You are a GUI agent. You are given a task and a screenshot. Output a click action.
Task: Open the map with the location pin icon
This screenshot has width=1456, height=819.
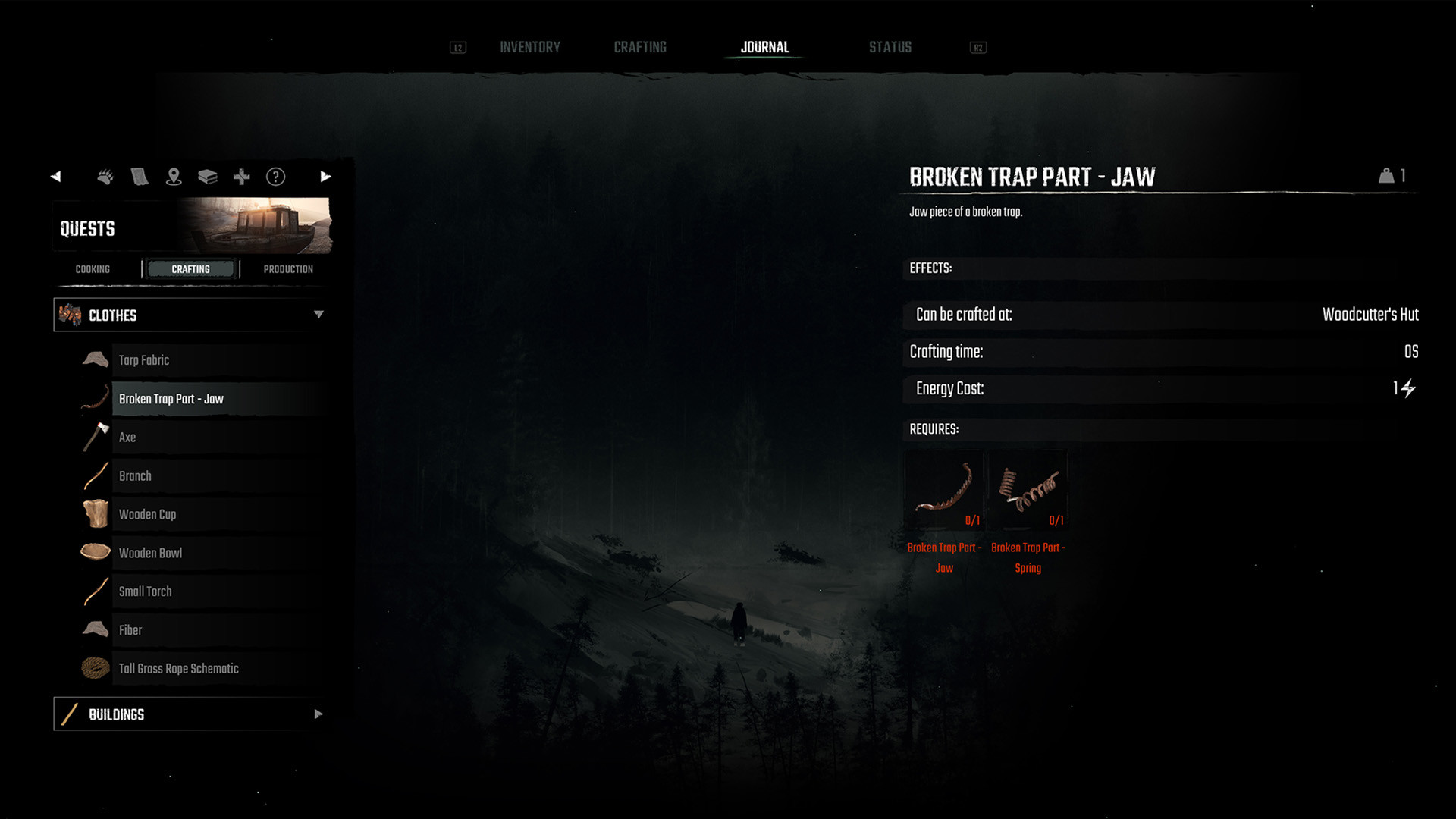pos(174,177)
